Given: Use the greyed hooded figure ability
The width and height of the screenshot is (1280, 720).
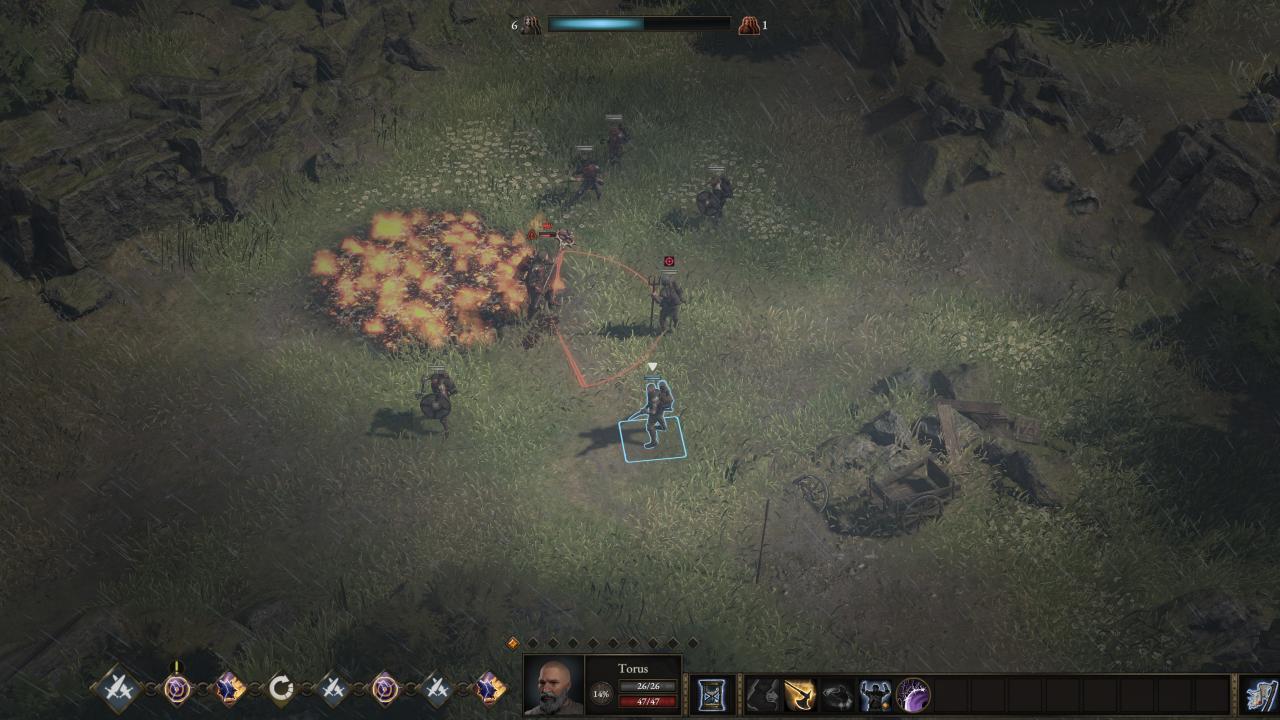Looking at the screenshot, I should click(x=762, y=694).
